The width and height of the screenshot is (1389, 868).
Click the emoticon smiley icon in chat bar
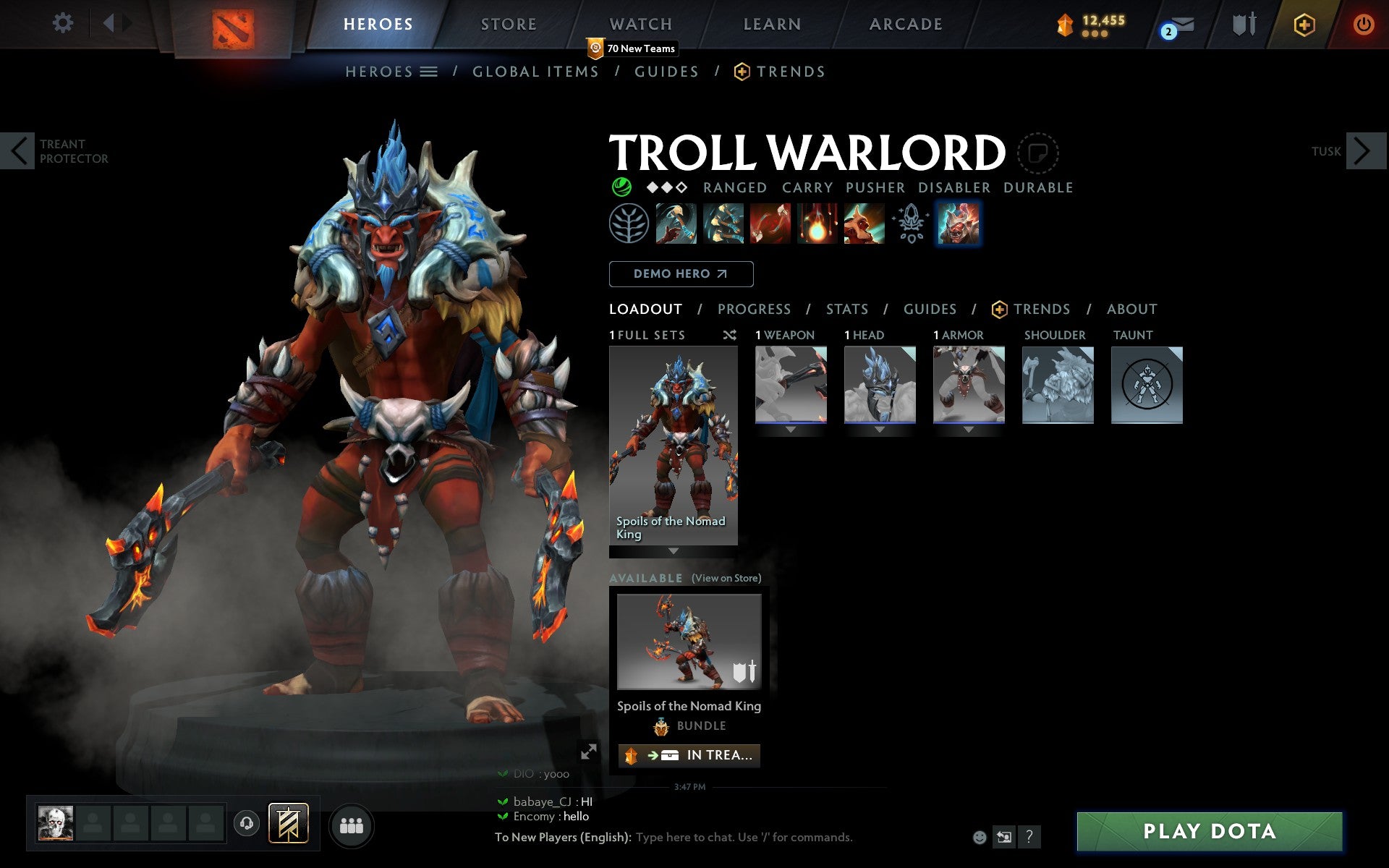(981, 838)
